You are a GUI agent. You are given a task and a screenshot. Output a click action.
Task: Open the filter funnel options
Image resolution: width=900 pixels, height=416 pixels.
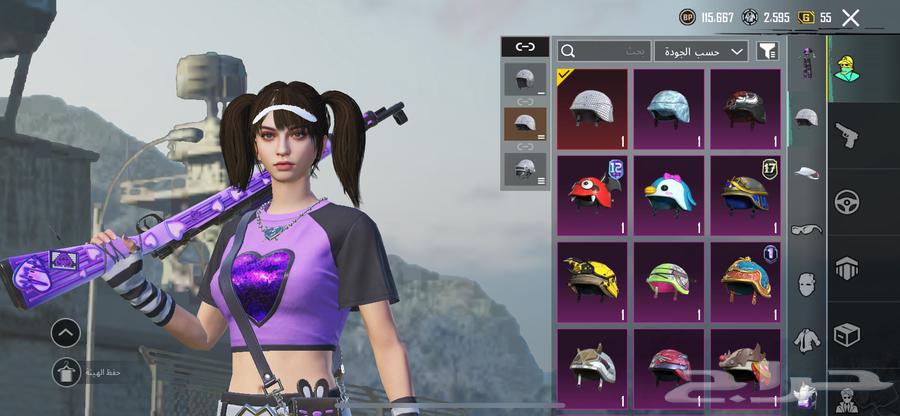pyautogui.click(x=767, y=51)
